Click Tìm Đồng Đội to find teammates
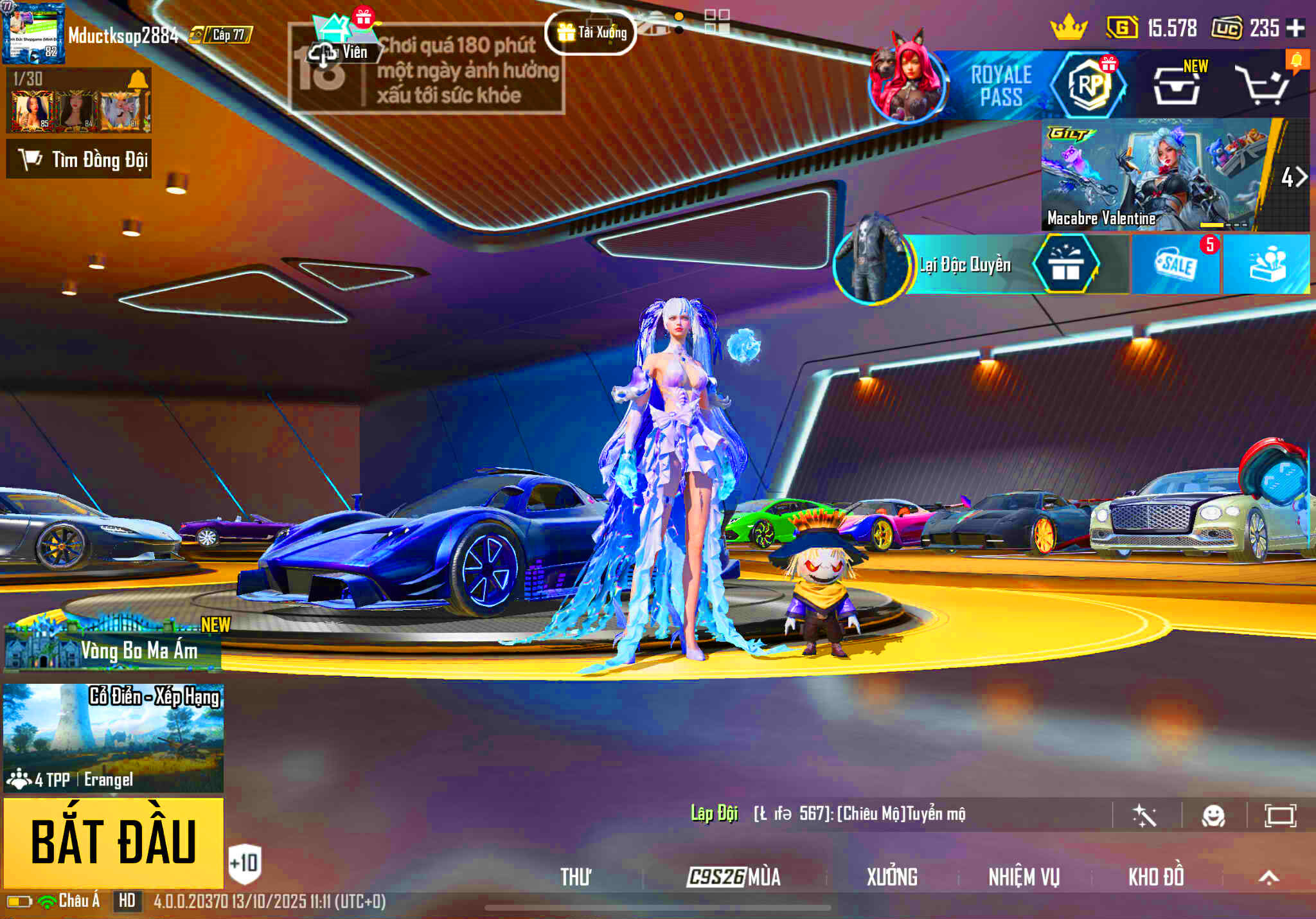Screen dimensions: 1316x919 79,159
